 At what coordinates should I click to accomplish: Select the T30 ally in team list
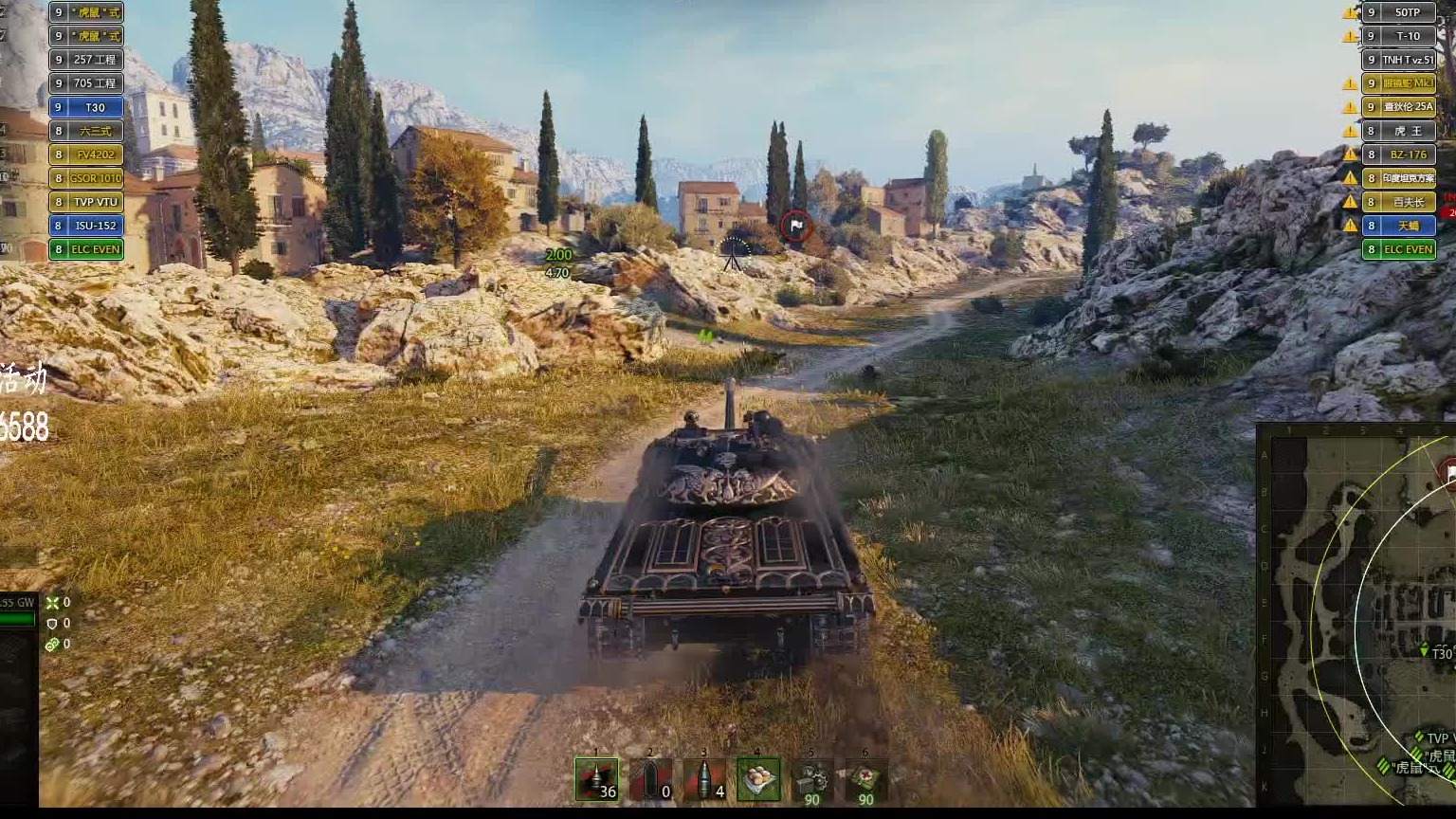click(86, 107)
